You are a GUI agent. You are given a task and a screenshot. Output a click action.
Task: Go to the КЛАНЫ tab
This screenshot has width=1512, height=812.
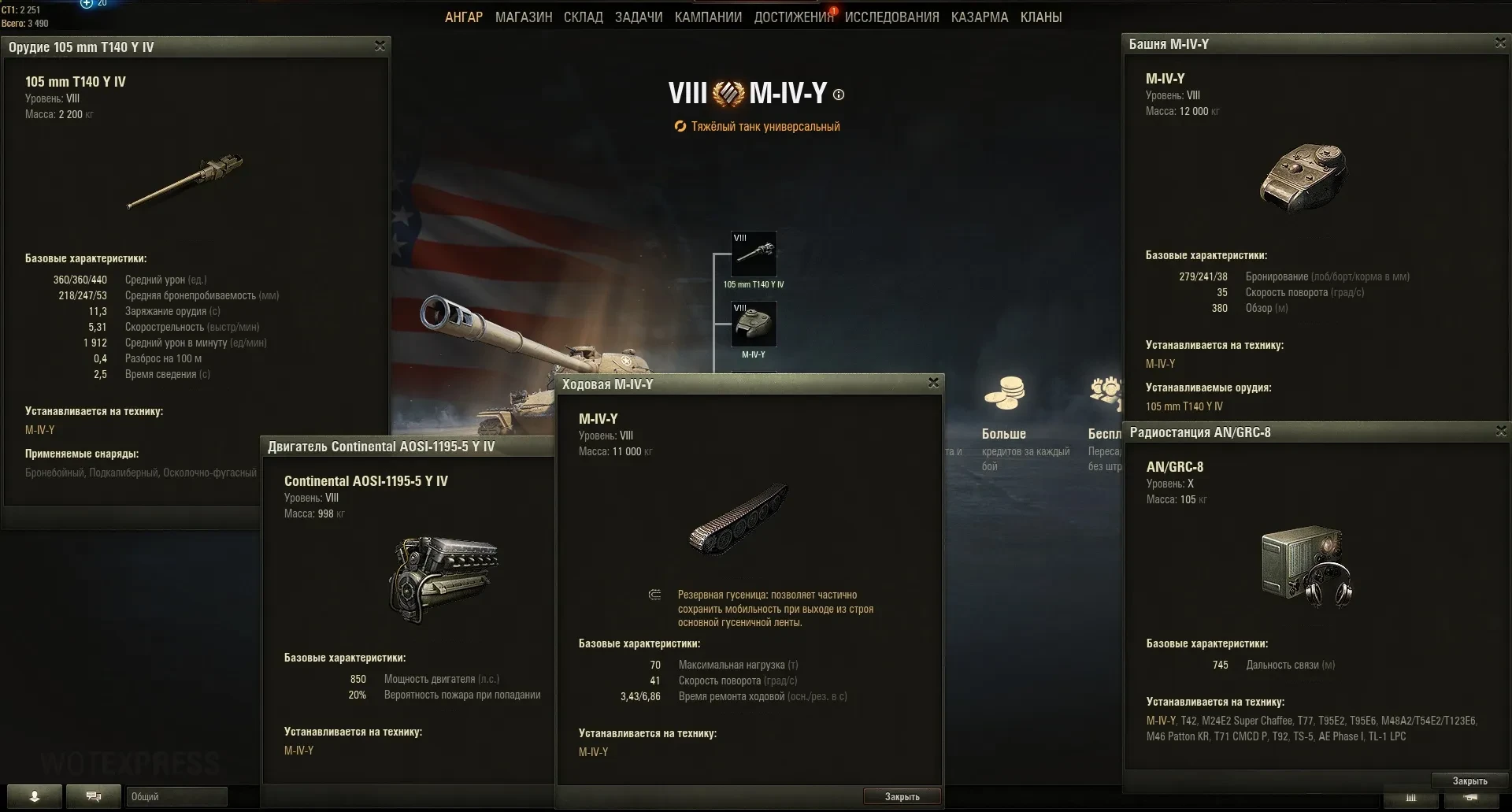pyautogui.click(x=1040, y=17)
